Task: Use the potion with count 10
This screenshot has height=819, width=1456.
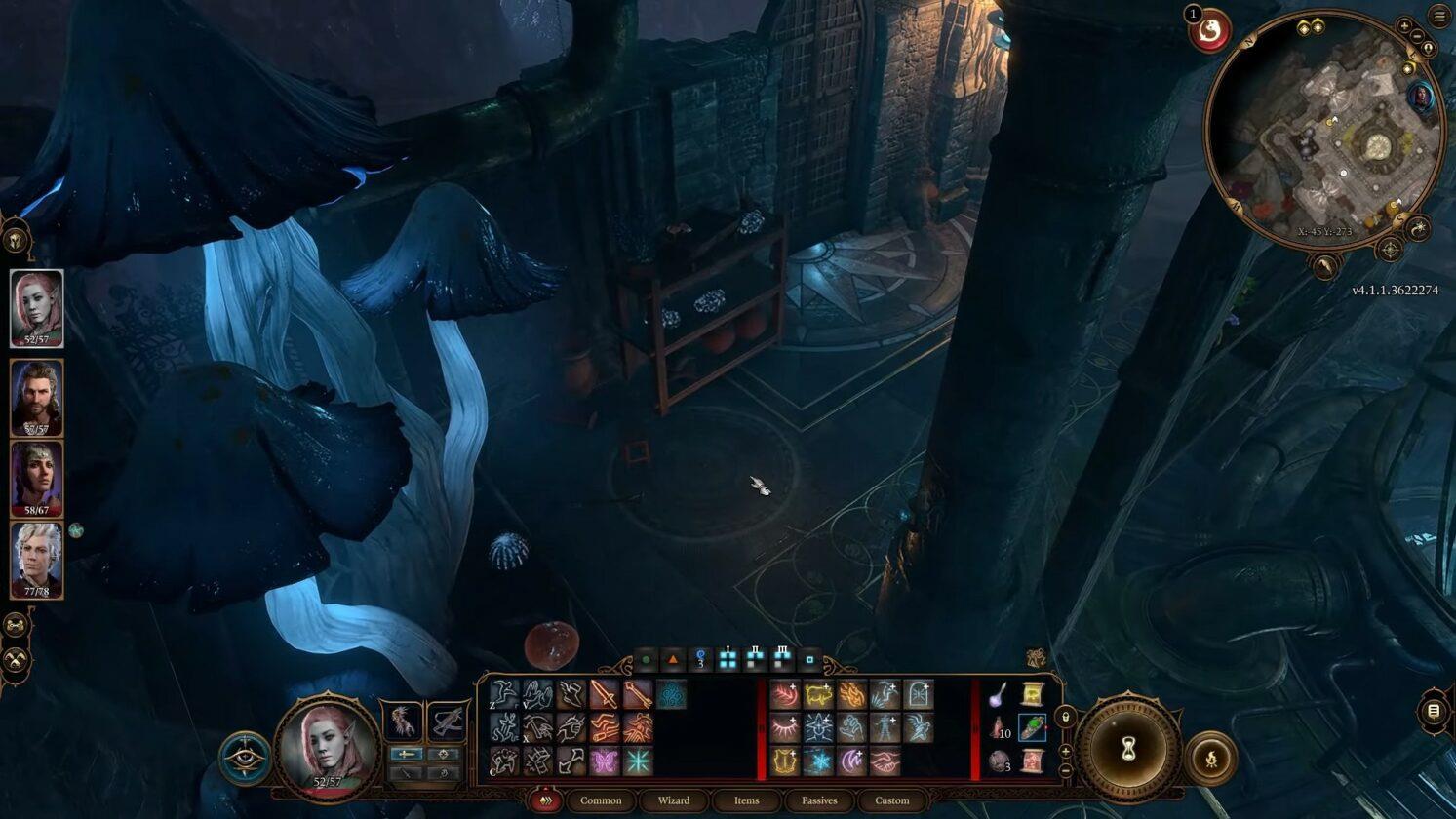Action: [999, 727]
